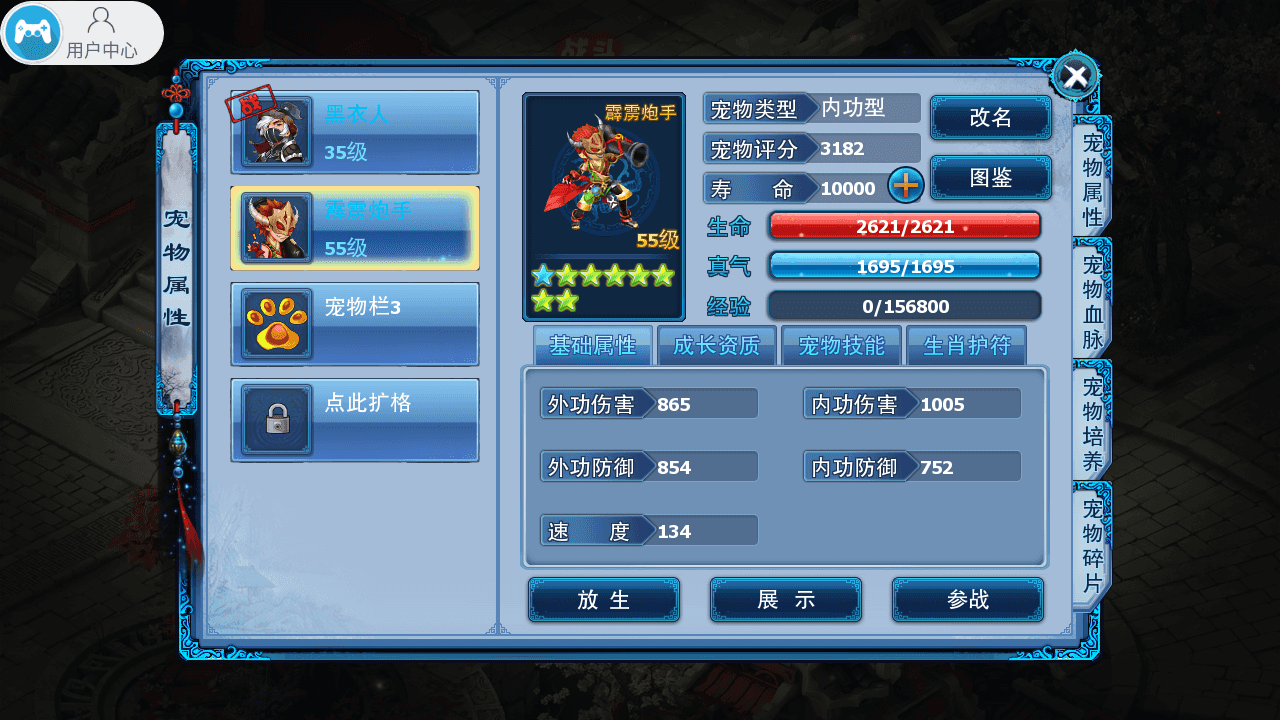The height and width of the screenshot is (720, 1280).
Task: Close the pet attributes window
Action: (x=1075, y=76)
